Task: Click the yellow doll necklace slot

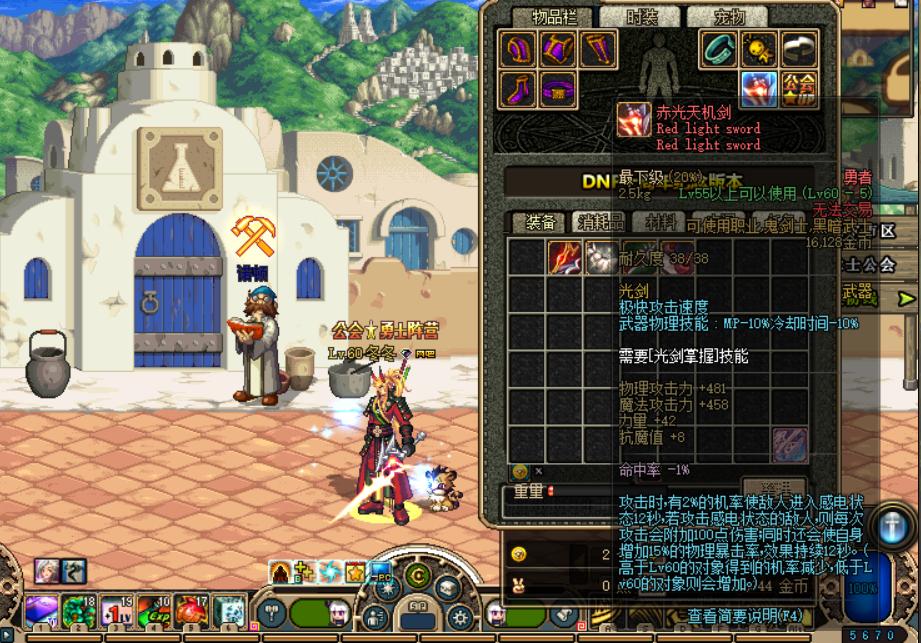Action: click(x=759, y=48)
